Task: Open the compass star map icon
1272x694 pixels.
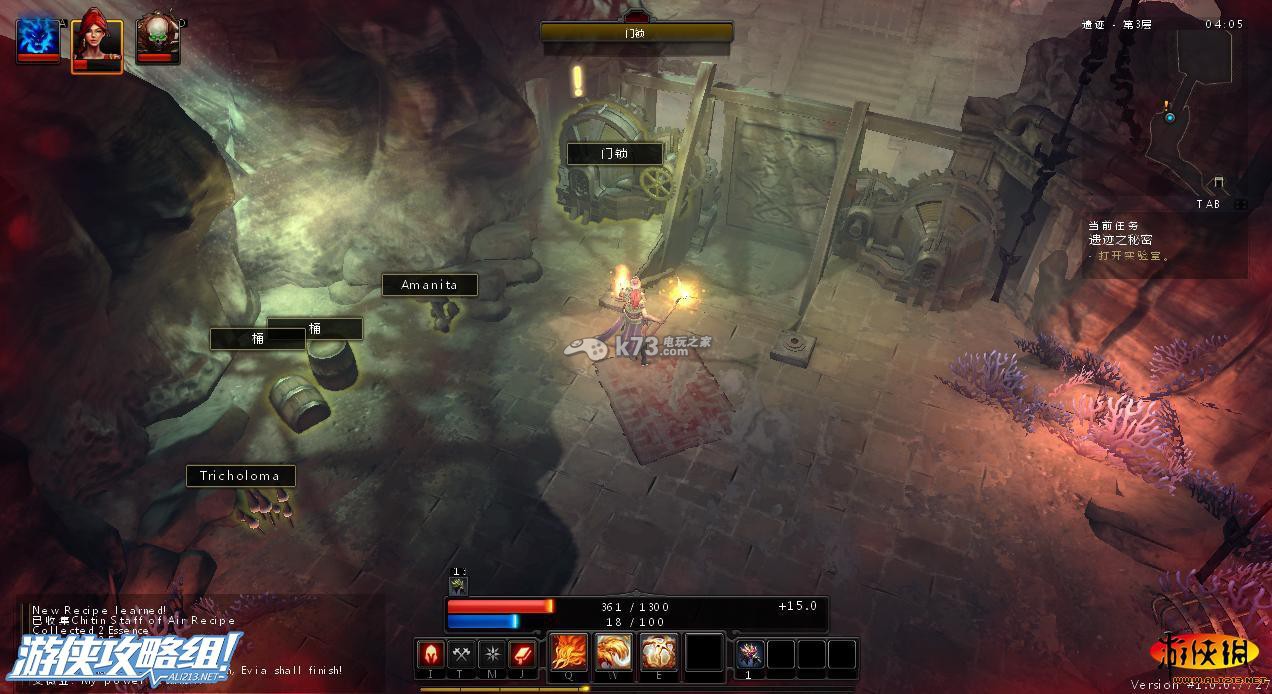Action: 492,655
